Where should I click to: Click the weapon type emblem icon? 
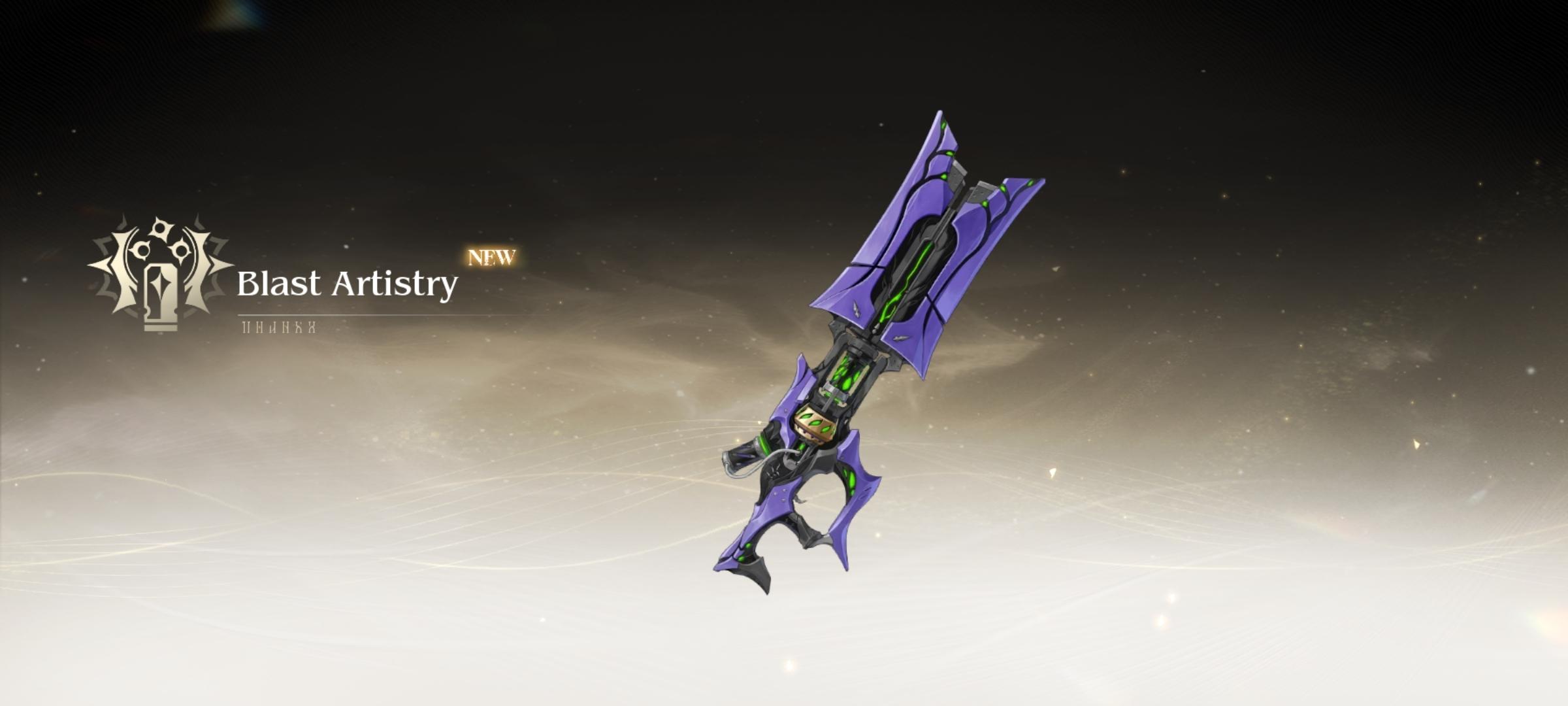tap(160, 273)
